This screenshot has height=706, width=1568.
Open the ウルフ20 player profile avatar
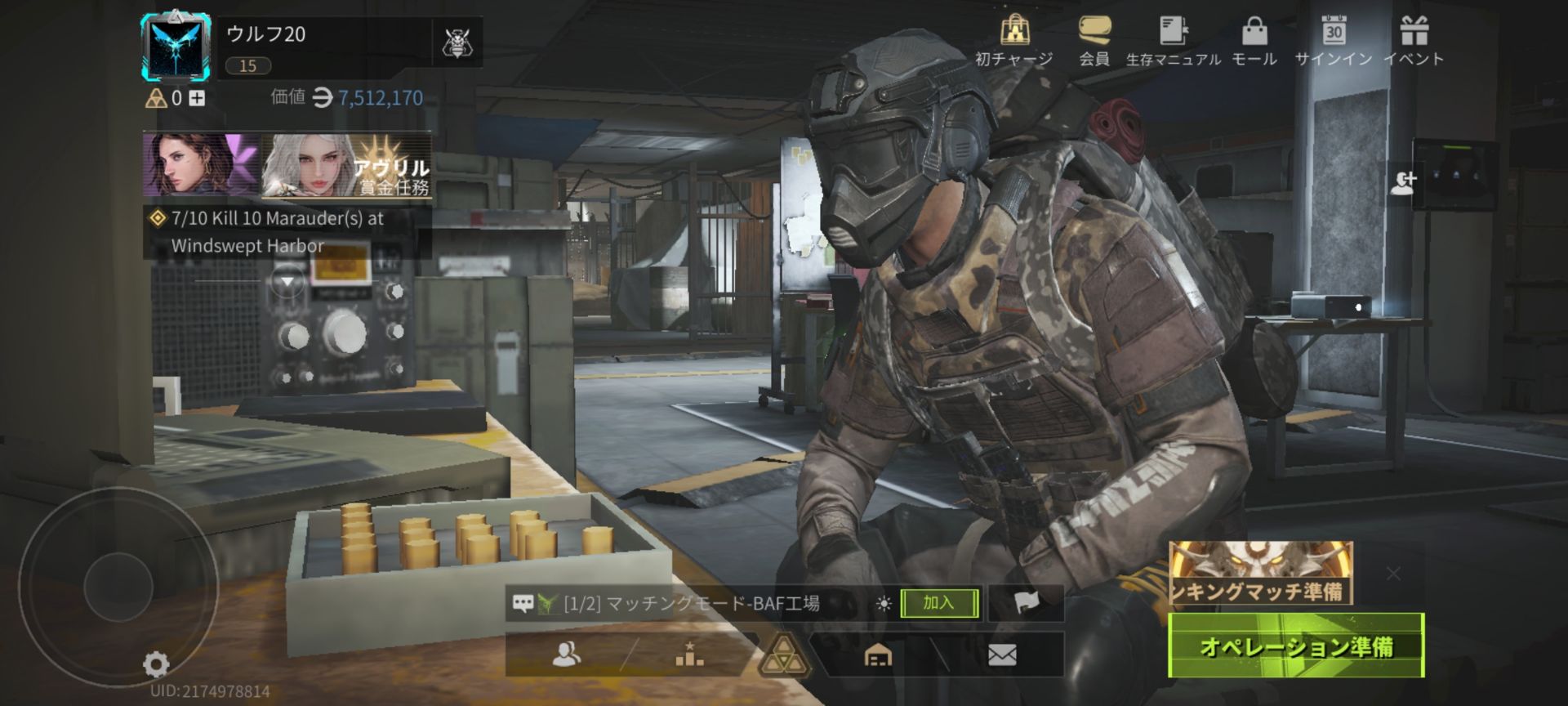tap(175, 47)
